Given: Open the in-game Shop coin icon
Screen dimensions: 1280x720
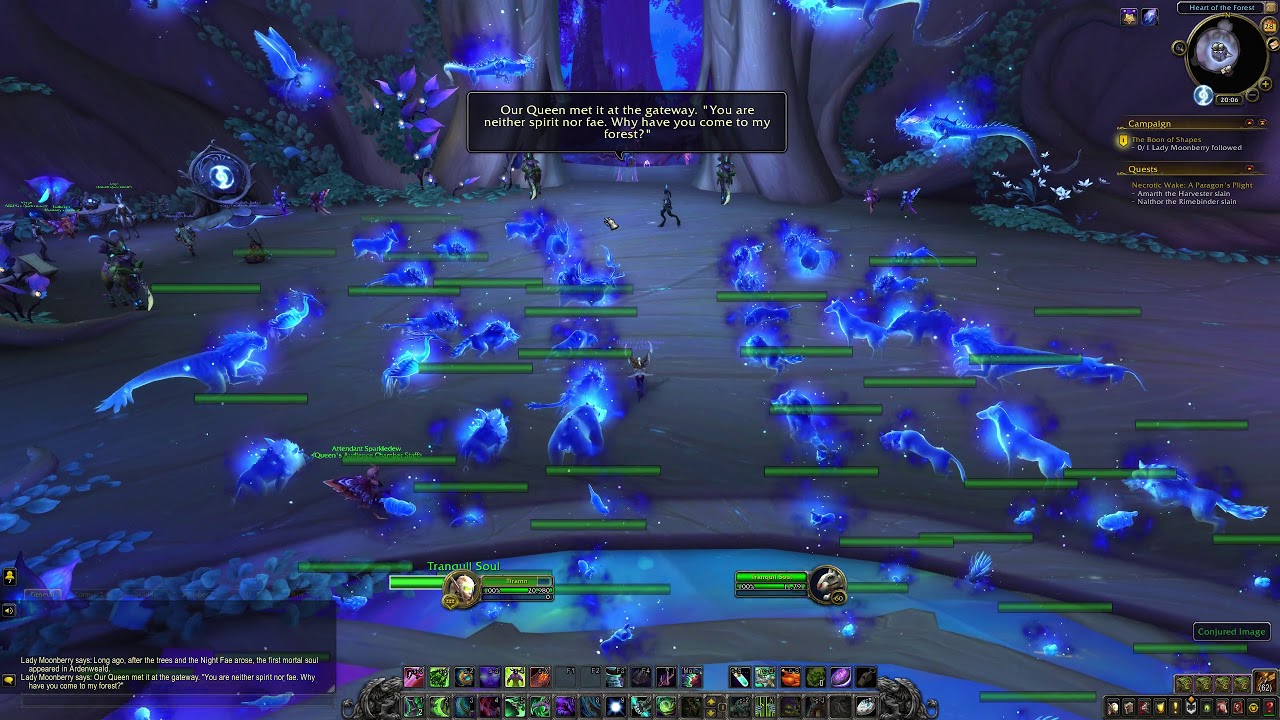Looking at the screenshot, I should [1253, 707].
